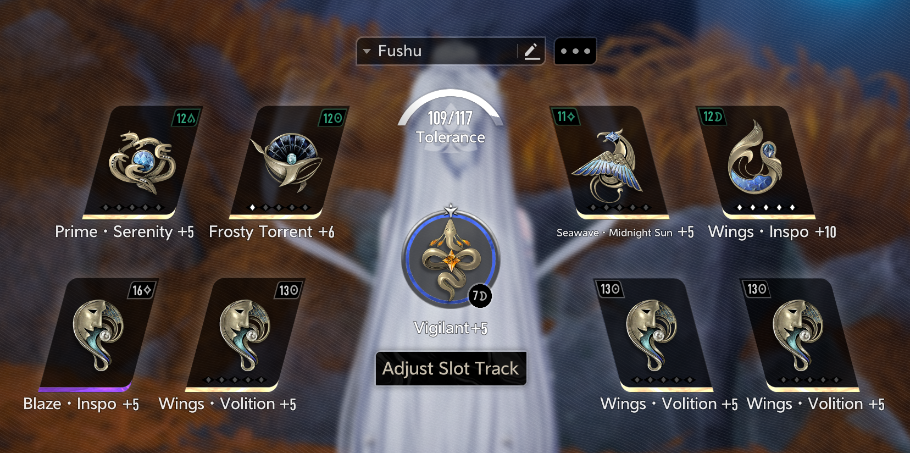
Task: Open the three-dot more options menu
Action: click(x=575, y=51)
